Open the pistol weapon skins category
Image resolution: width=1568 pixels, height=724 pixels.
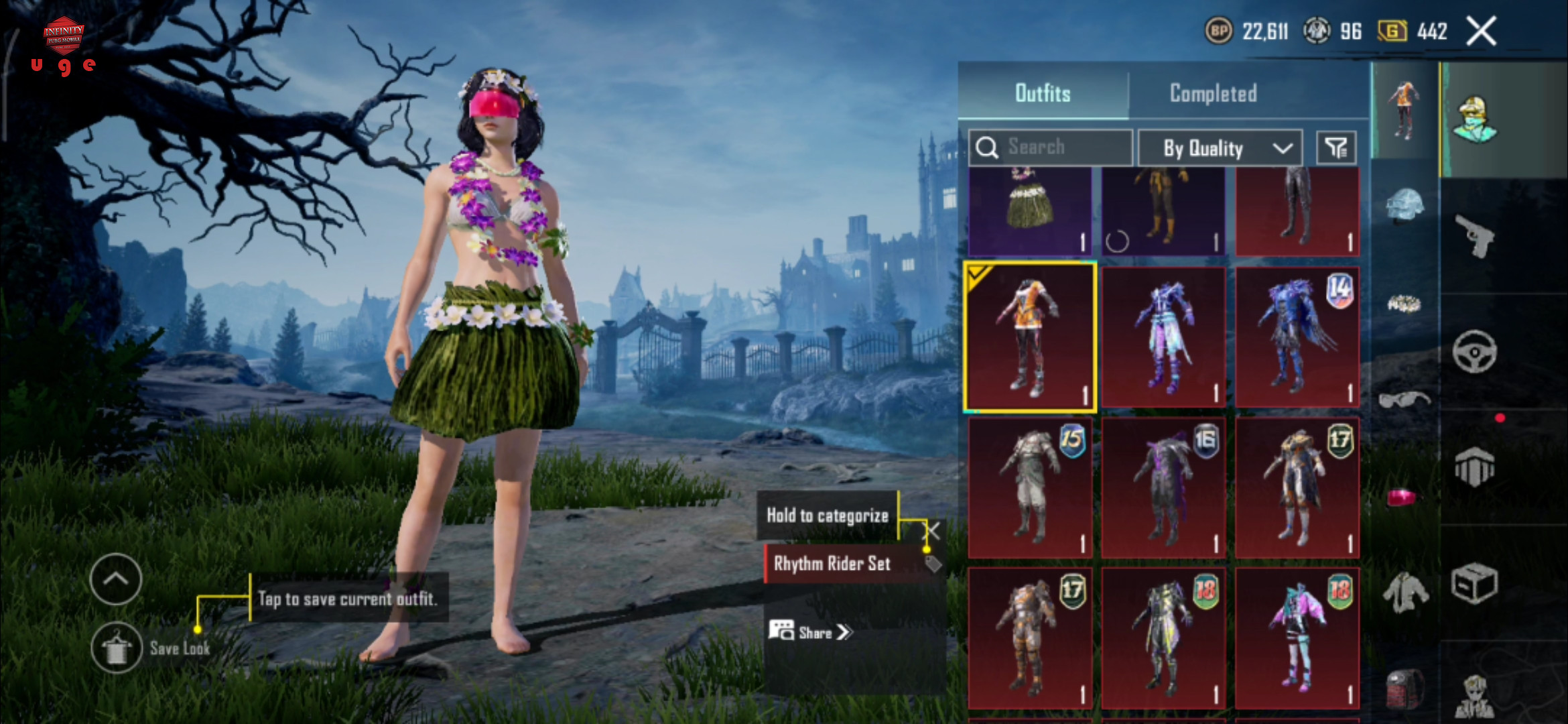[x=1475, y=237]
